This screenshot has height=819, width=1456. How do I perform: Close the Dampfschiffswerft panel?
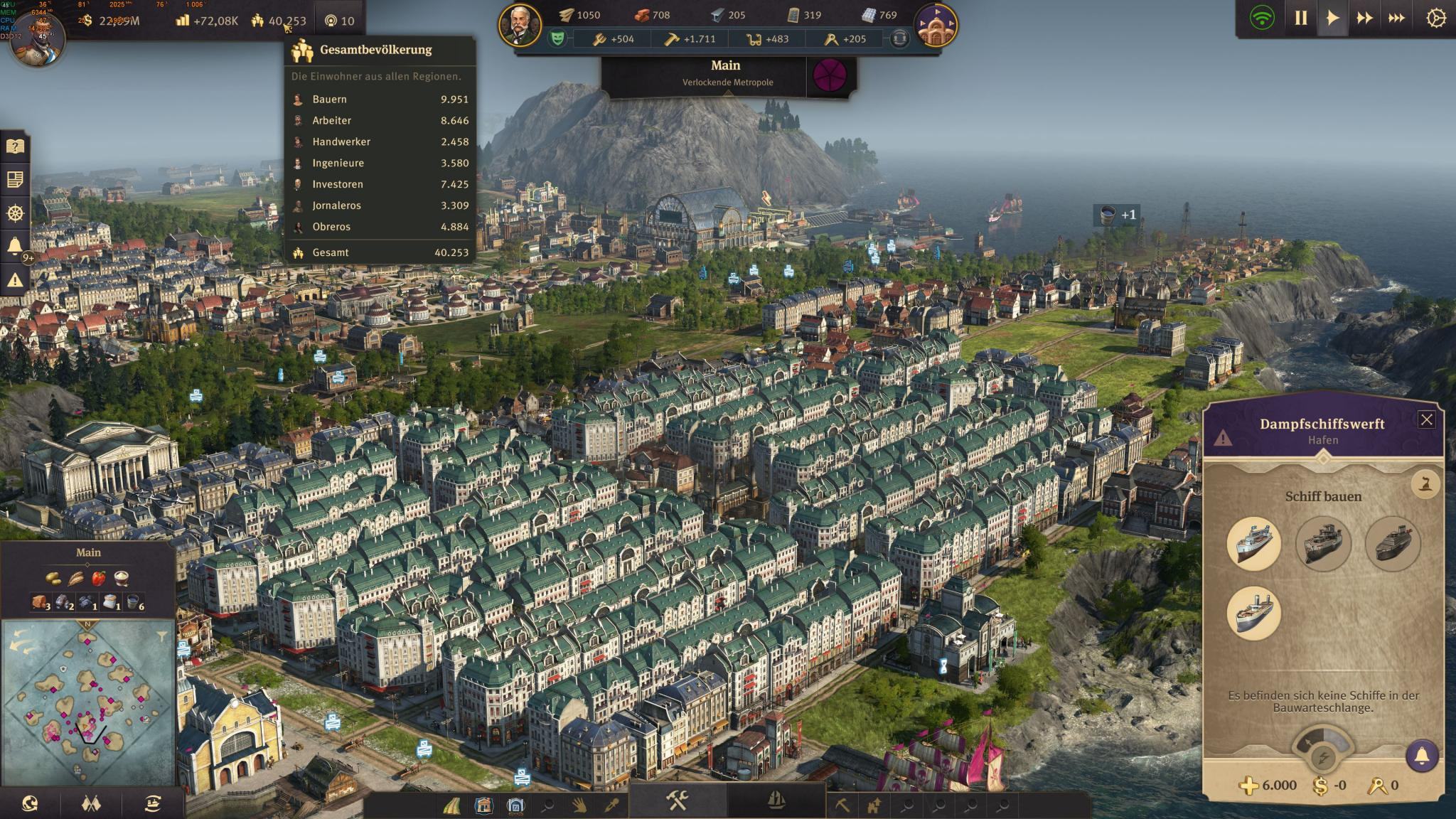[1426, 419]
